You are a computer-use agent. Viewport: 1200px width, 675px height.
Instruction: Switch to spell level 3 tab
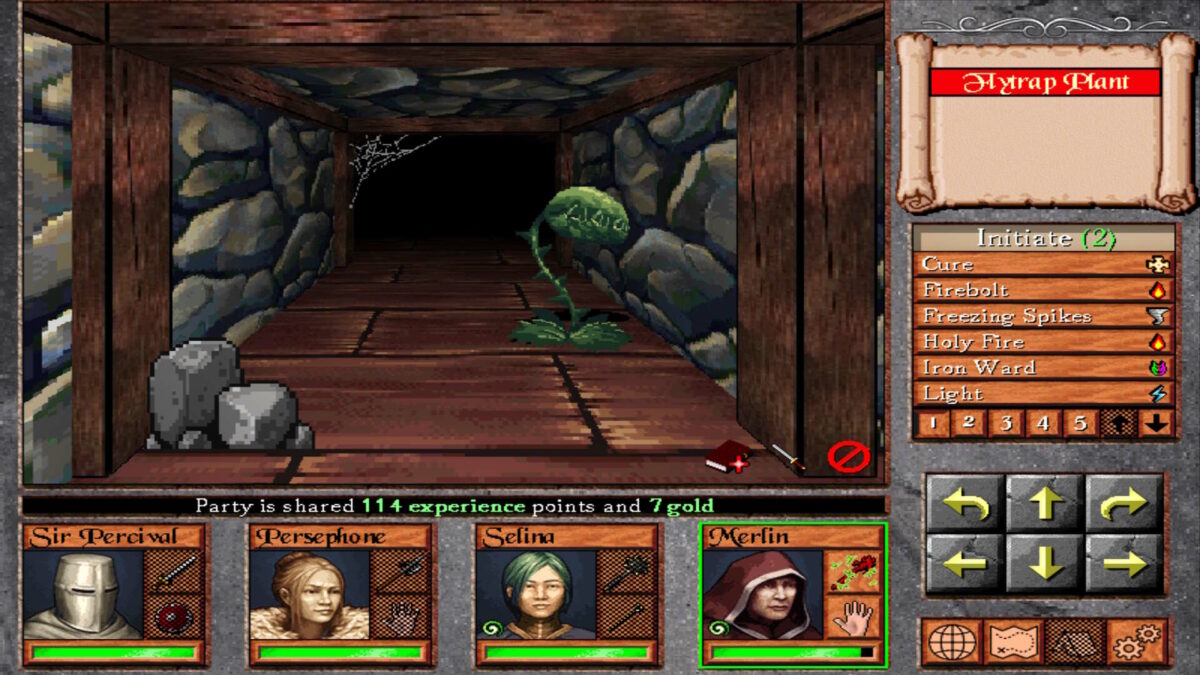[1006, 423]
